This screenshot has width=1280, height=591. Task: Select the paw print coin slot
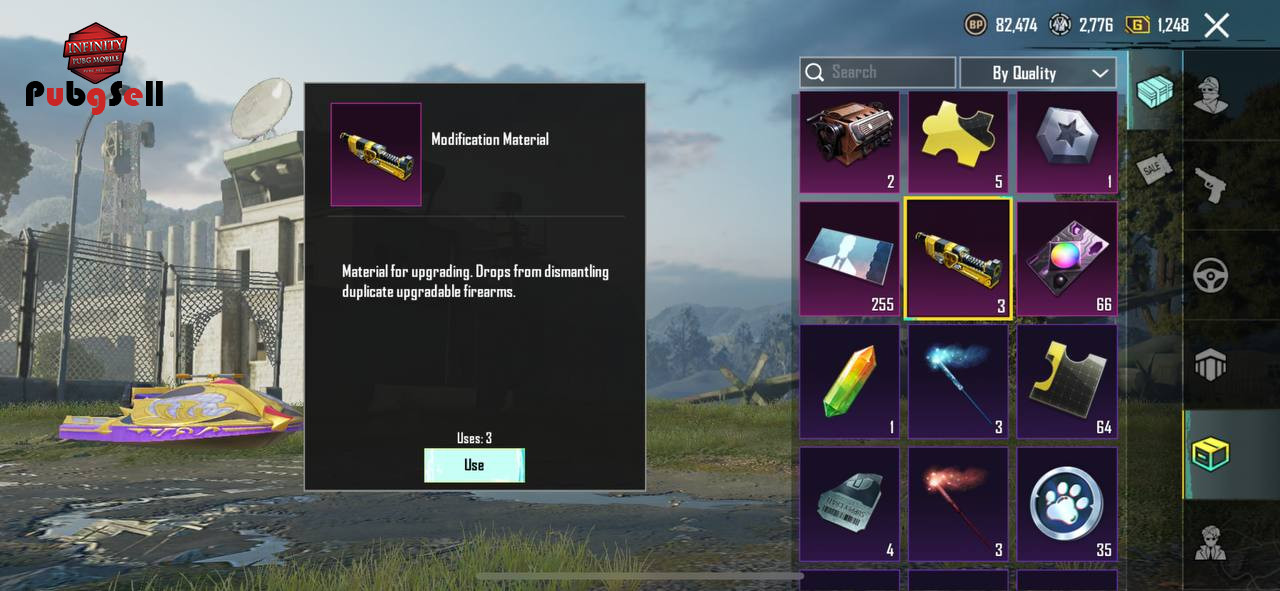point(1067,503)
